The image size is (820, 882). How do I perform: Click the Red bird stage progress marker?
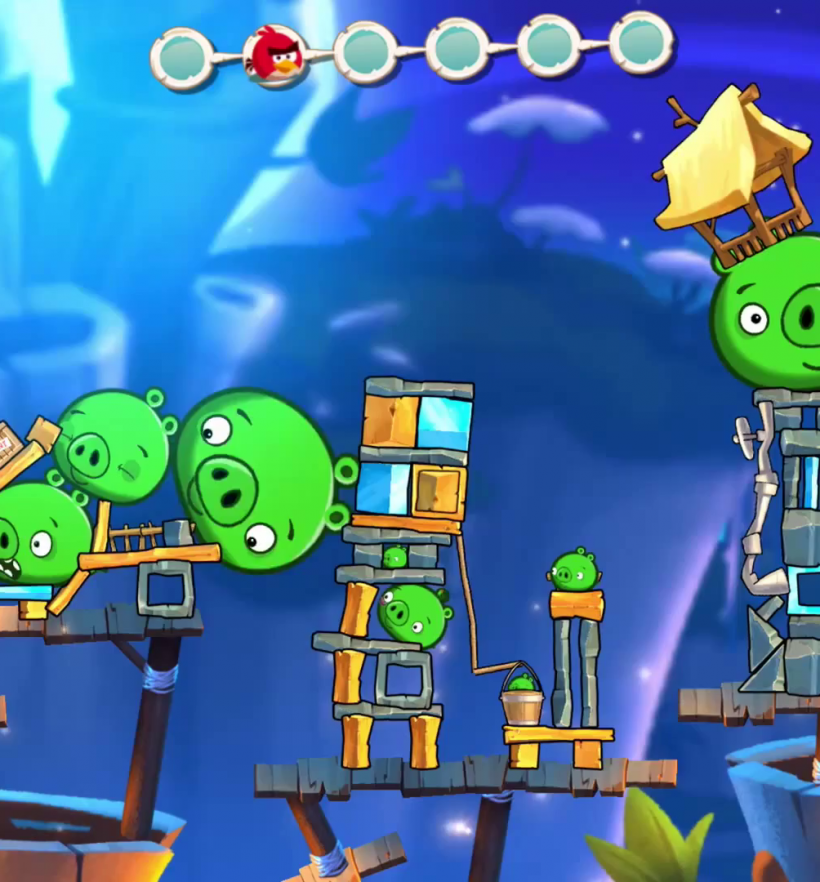pos(275,56)
